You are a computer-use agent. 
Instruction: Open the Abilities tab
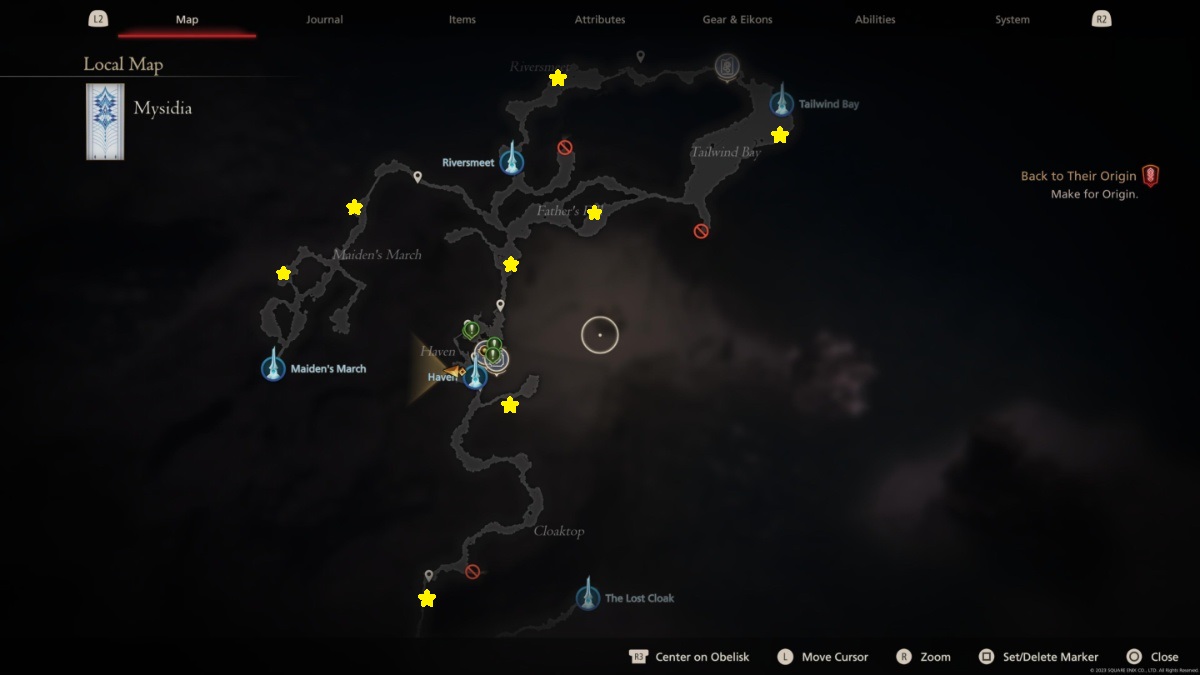point(875,19)
